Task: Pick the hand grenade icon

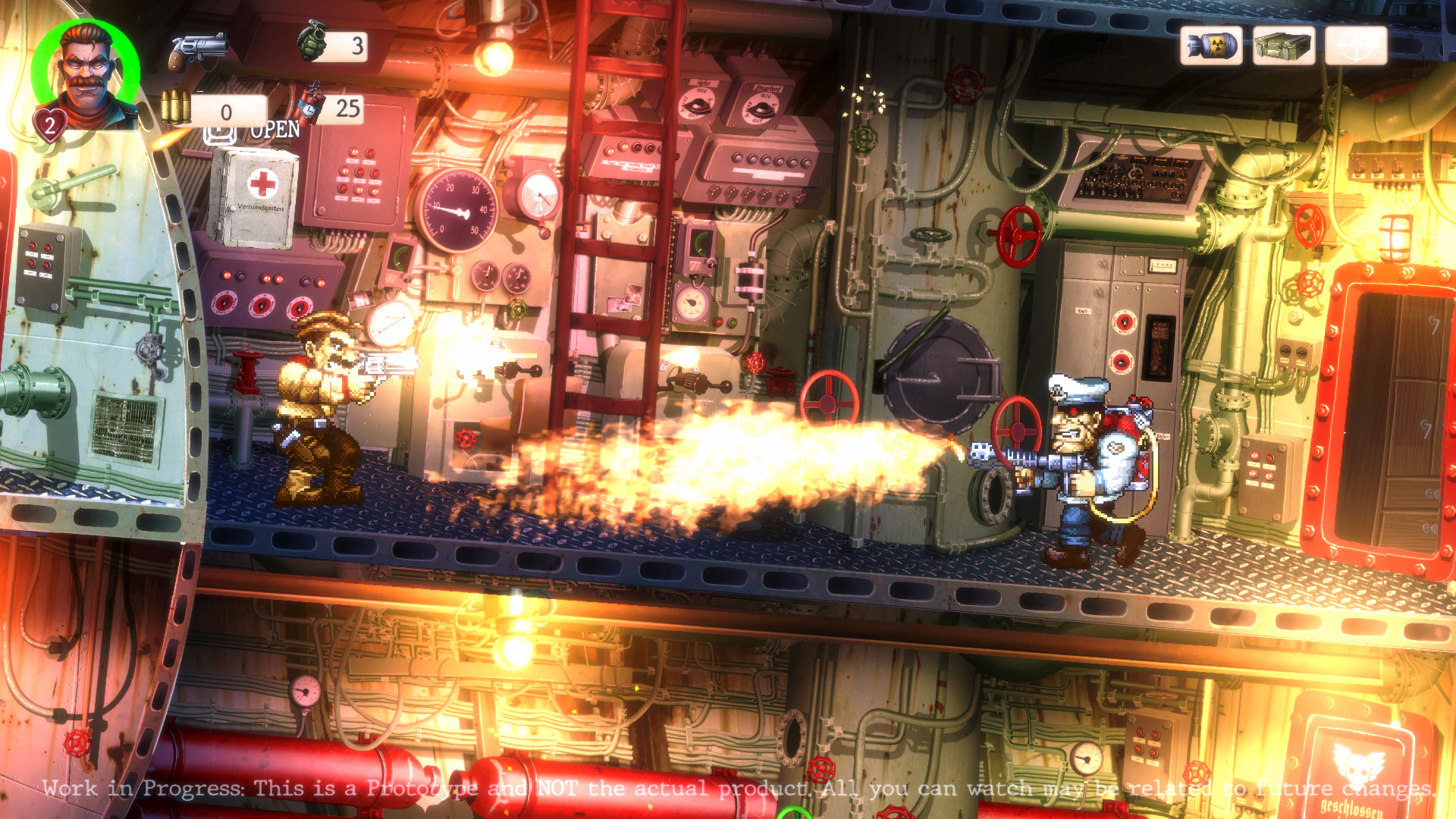Action: (x=312, y=41)
